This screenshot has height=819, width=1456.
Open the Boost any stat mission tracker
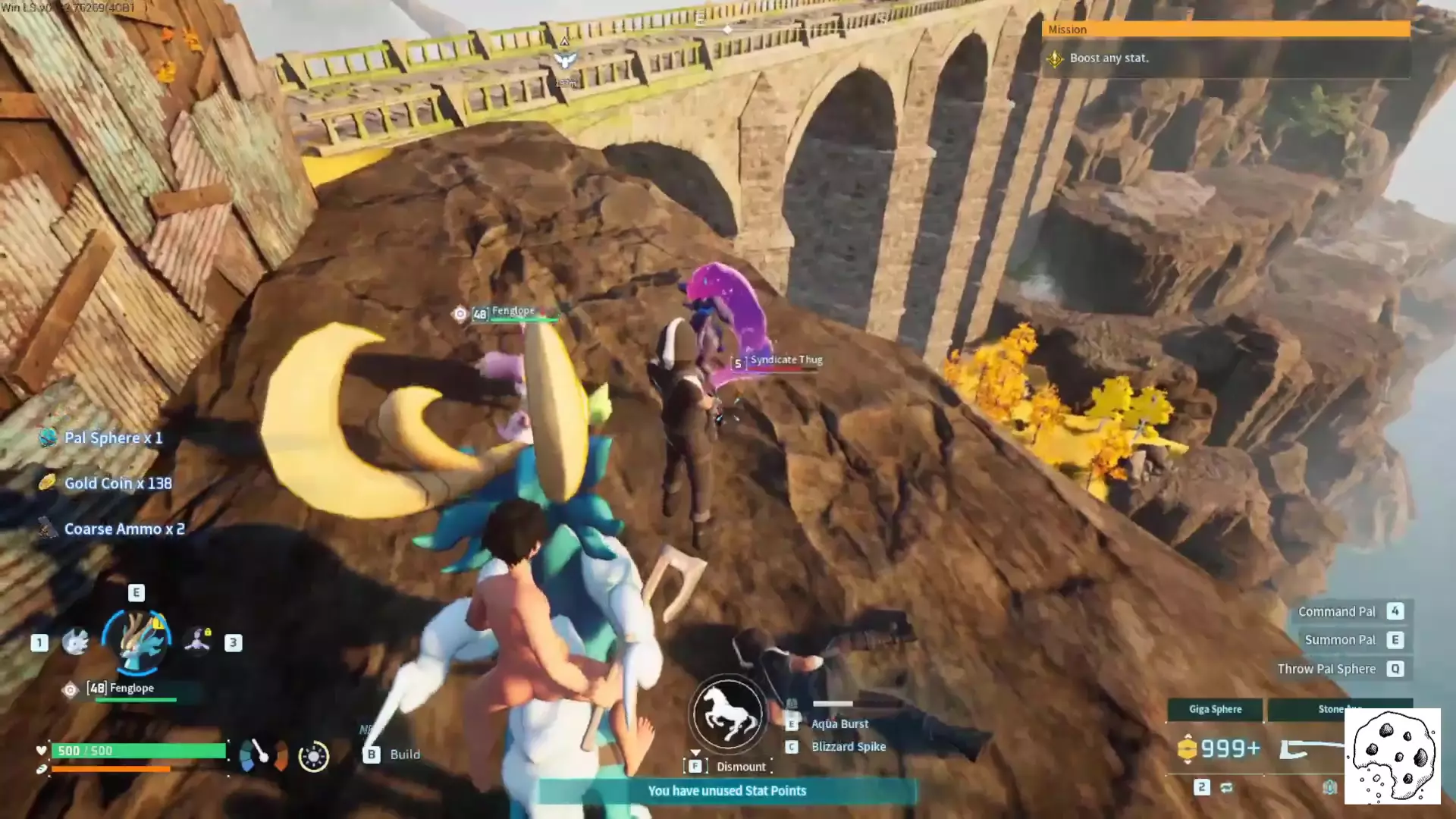click(x=1108, y=58)
